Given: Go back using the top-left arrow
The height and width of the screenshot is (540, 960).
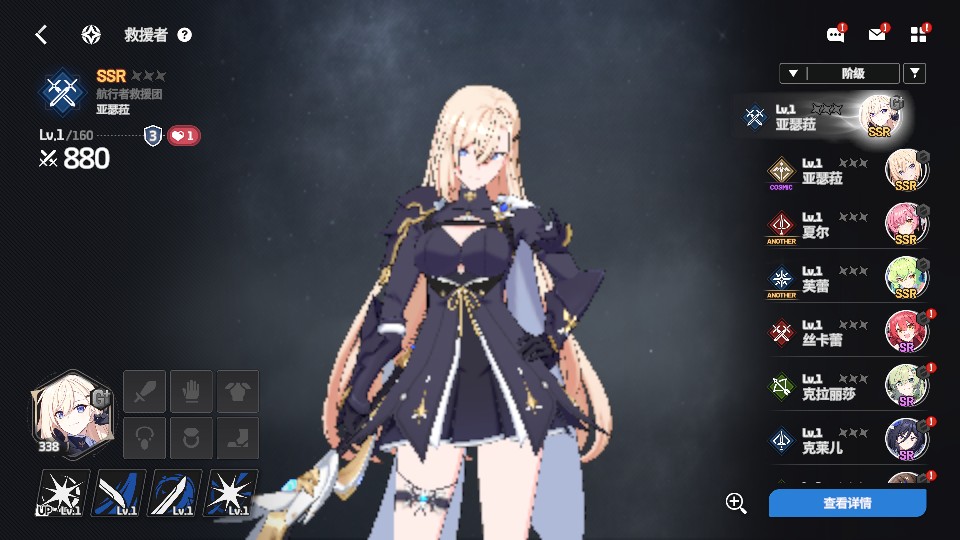Looking at the screenshot, I should [x=41, y=35].
